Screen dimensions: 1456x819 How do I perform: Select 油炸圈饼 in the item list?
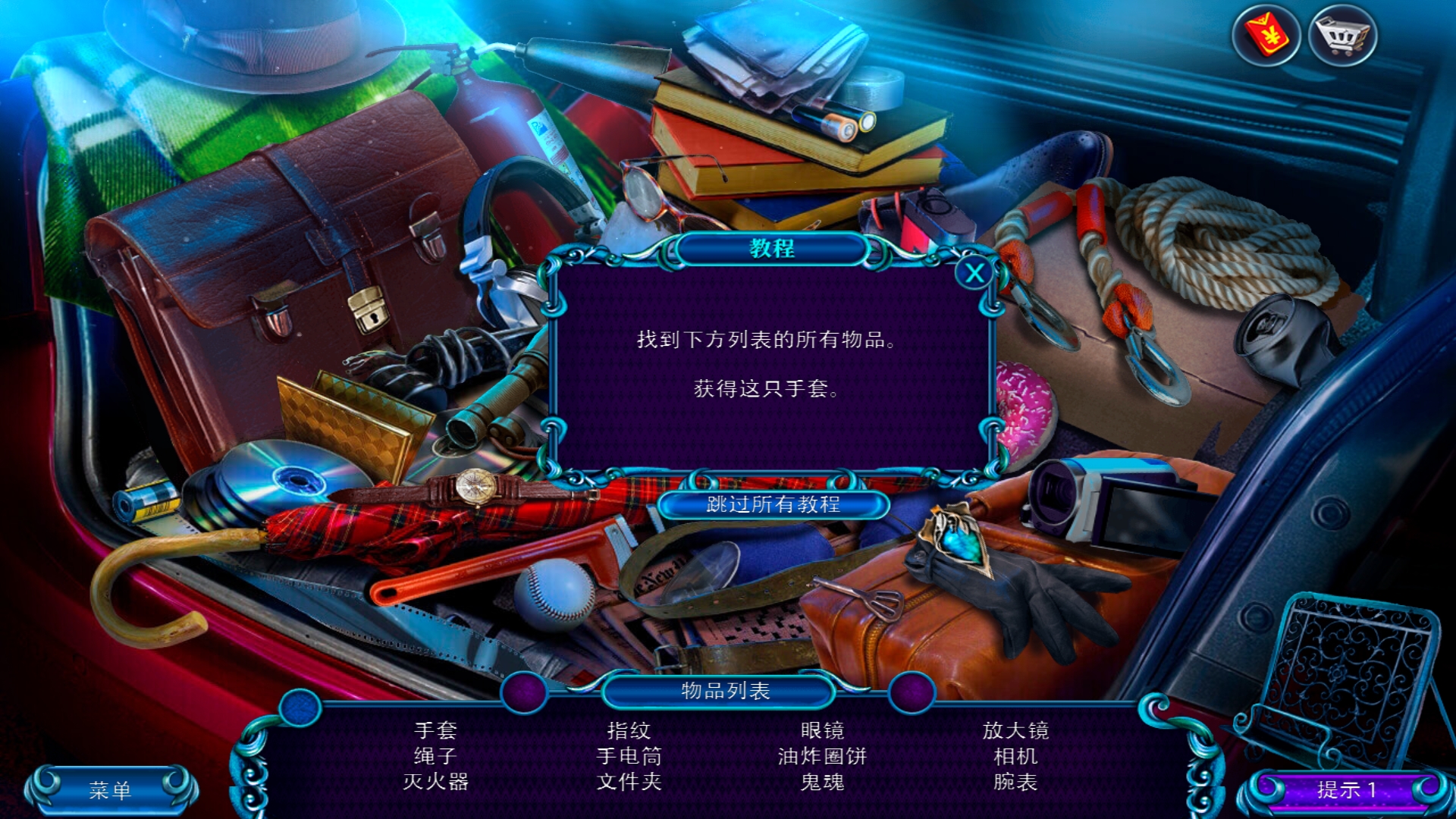click(x=822, y=756)
